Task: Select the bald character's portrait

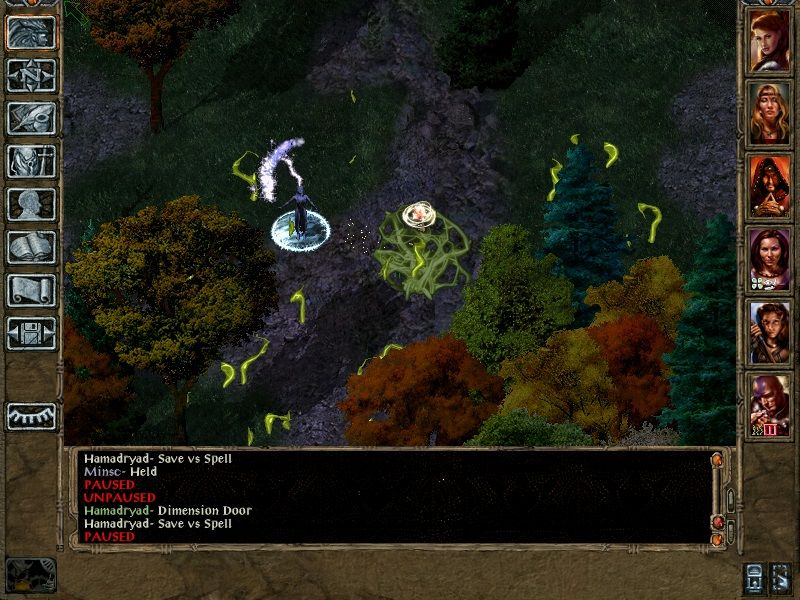Action: click(x=769, y=408)
